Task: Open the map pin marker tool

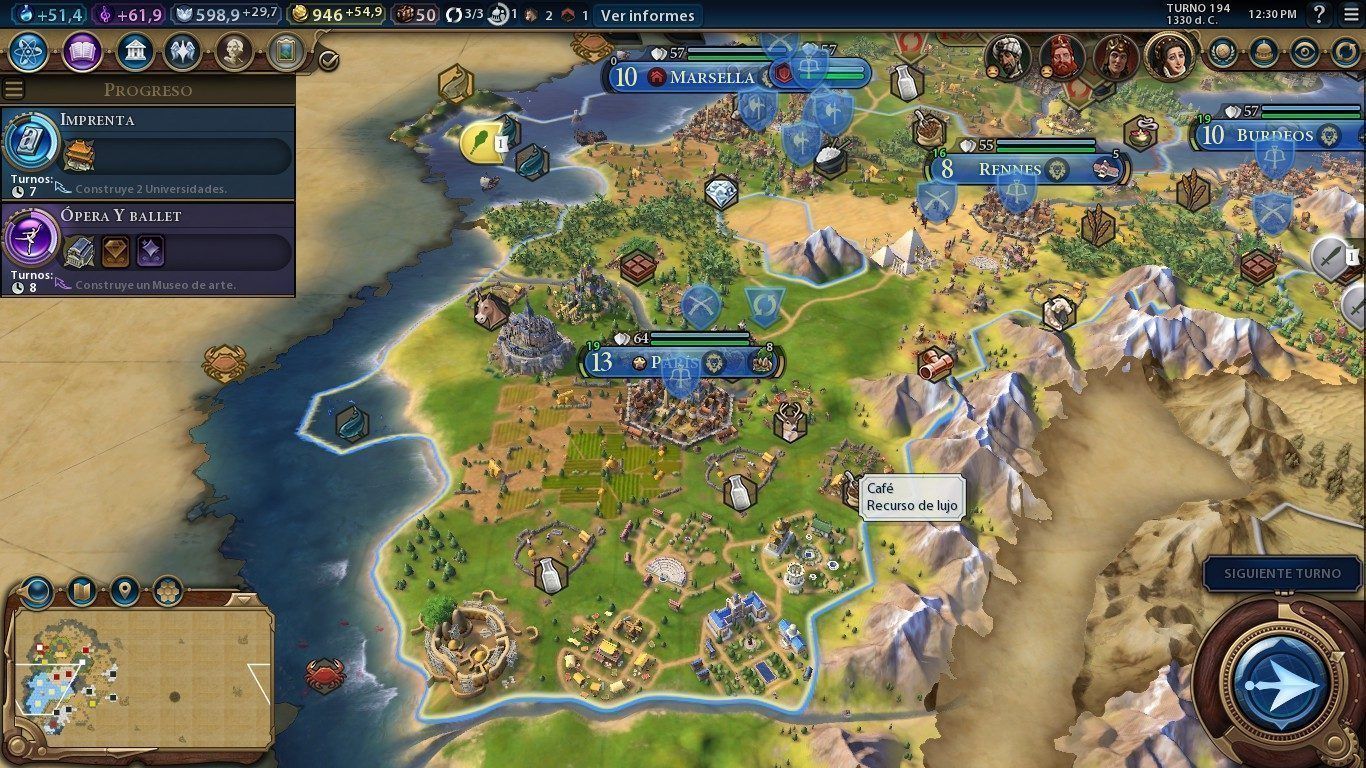Action: click(124, 591)
